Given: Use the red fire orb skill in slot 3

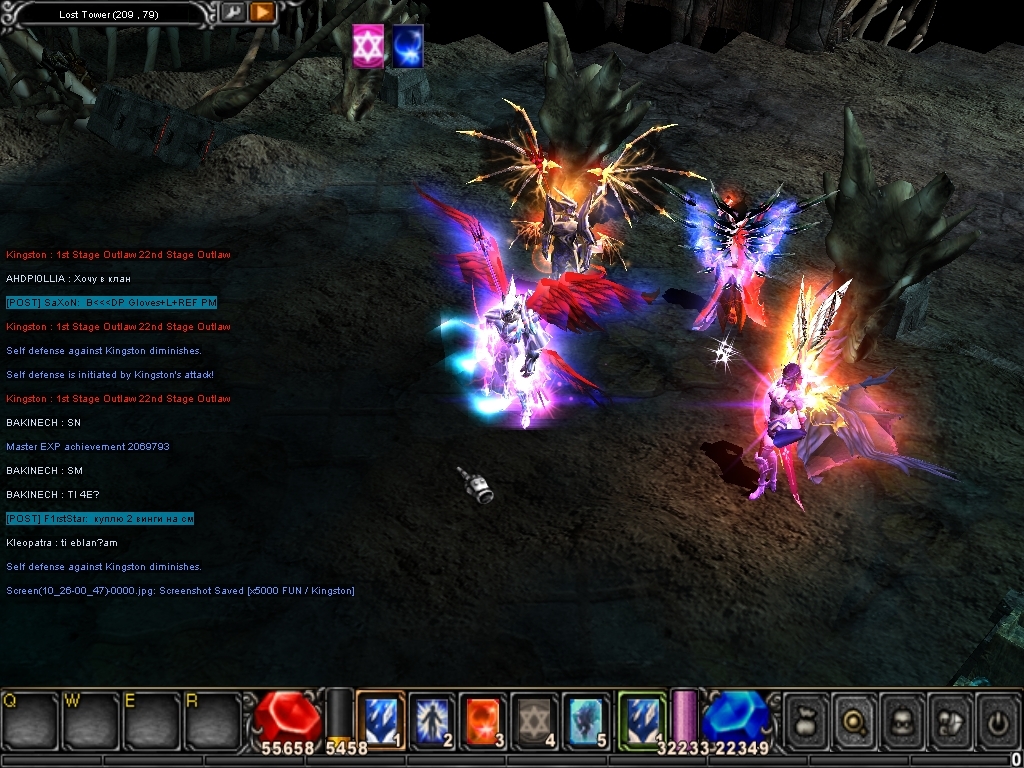Looking at the screenshot, I should tap(484, 719).
